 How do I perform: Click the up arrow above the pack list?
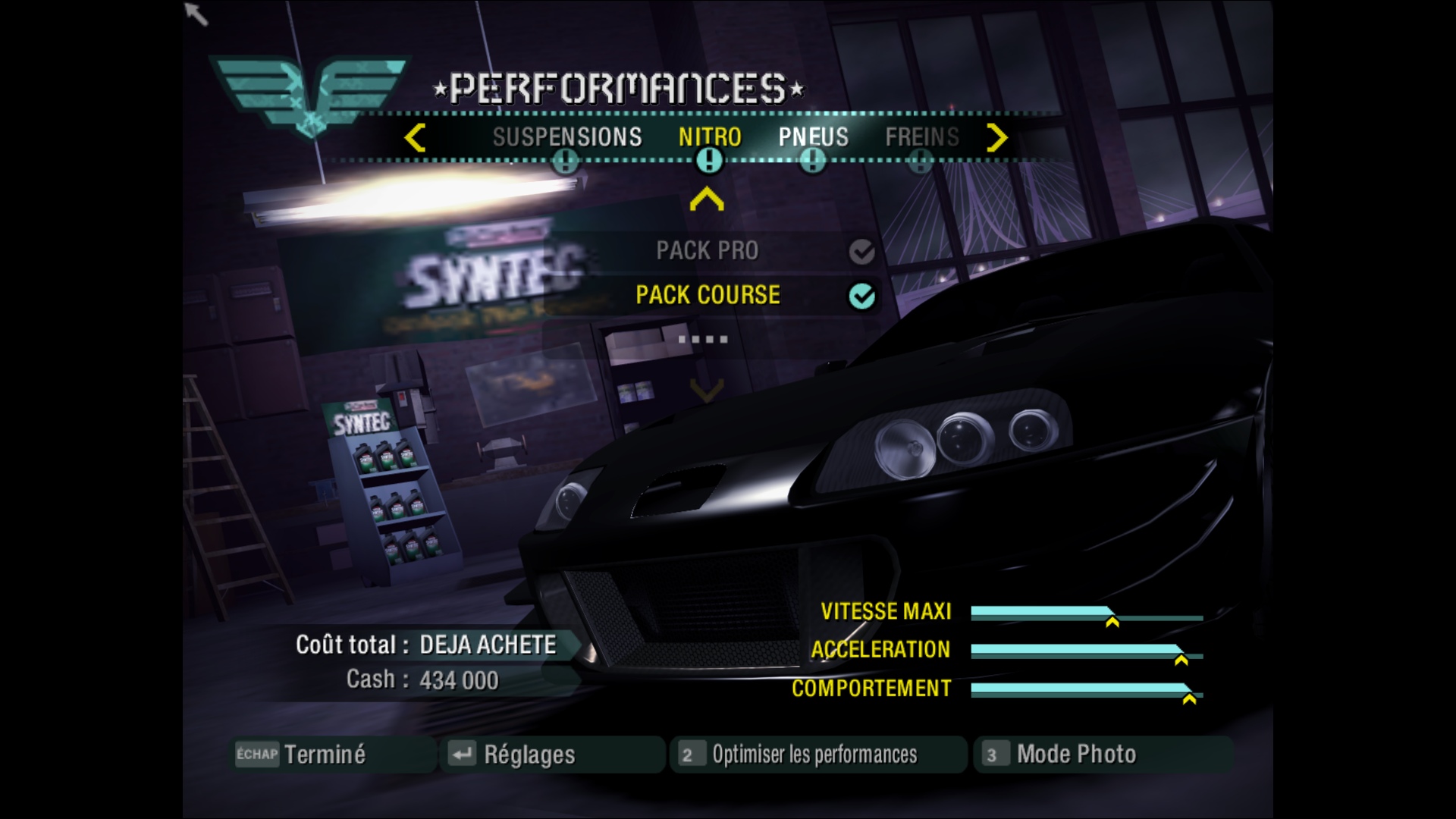[x=707, y=199]
